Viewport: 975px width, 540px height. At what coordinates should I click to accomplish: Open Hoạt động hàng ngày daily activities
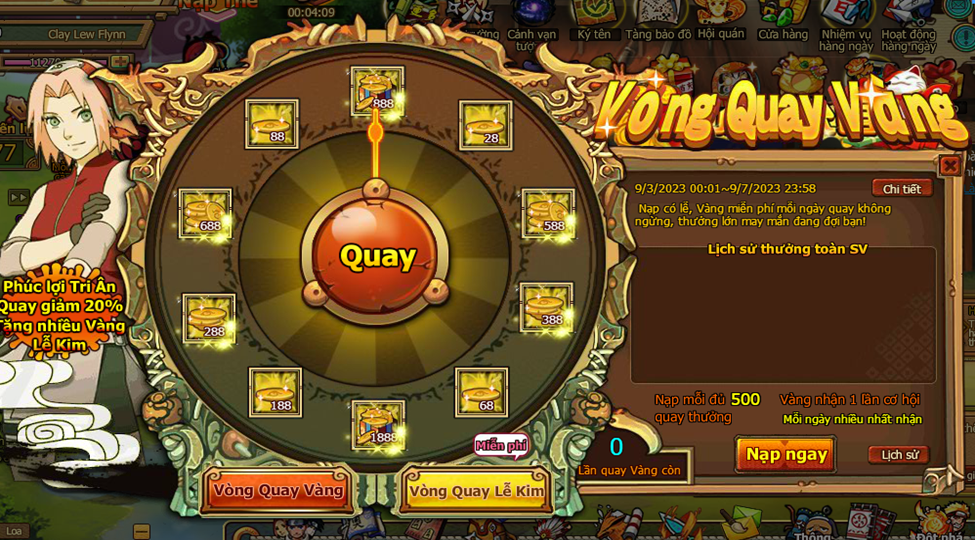(x=909, y=24)
